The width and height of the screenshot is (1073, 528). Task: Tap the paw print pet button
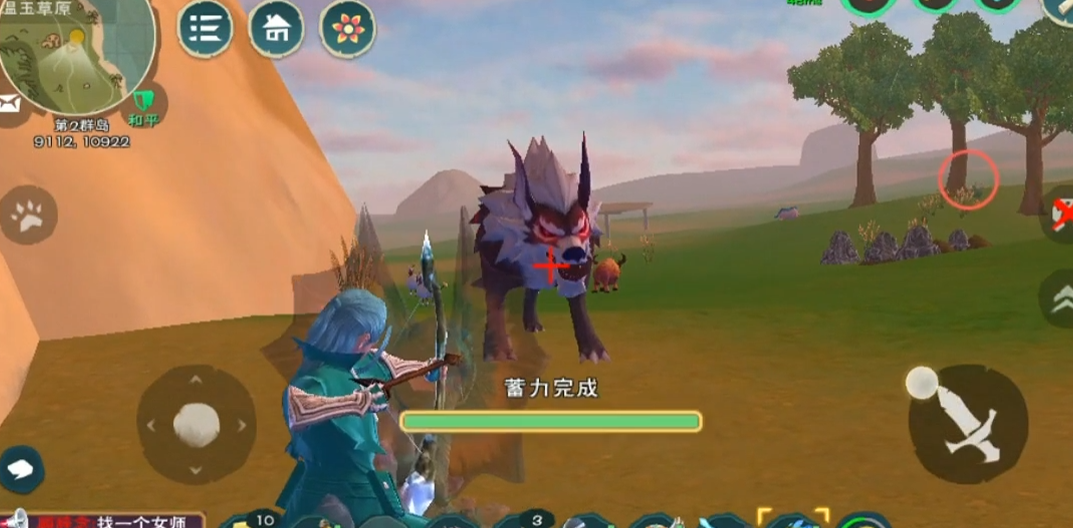click(27, 214)
